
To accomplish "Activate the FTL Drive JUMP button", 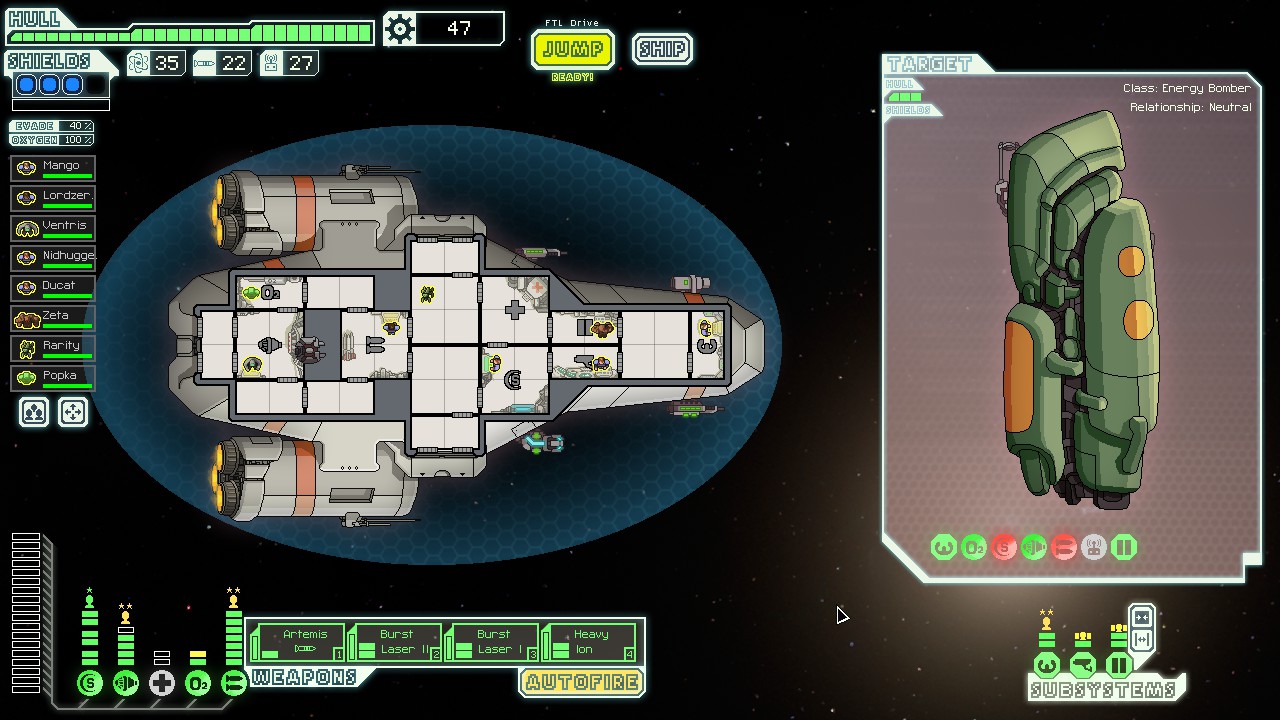I will pos(572,49).
